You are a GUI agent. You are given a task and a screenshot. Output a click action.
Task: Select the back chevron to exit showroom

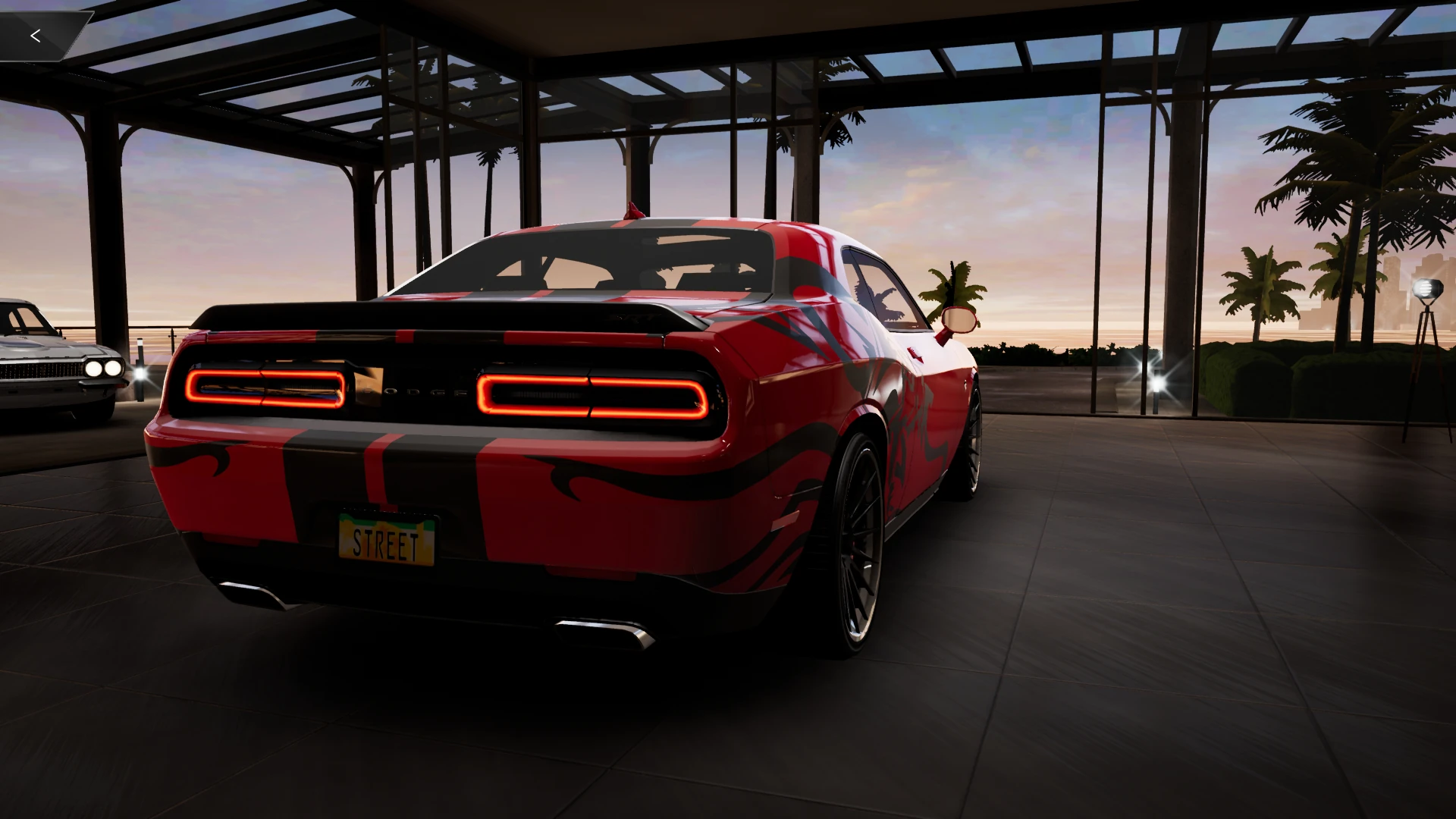(x=36, y=34)
